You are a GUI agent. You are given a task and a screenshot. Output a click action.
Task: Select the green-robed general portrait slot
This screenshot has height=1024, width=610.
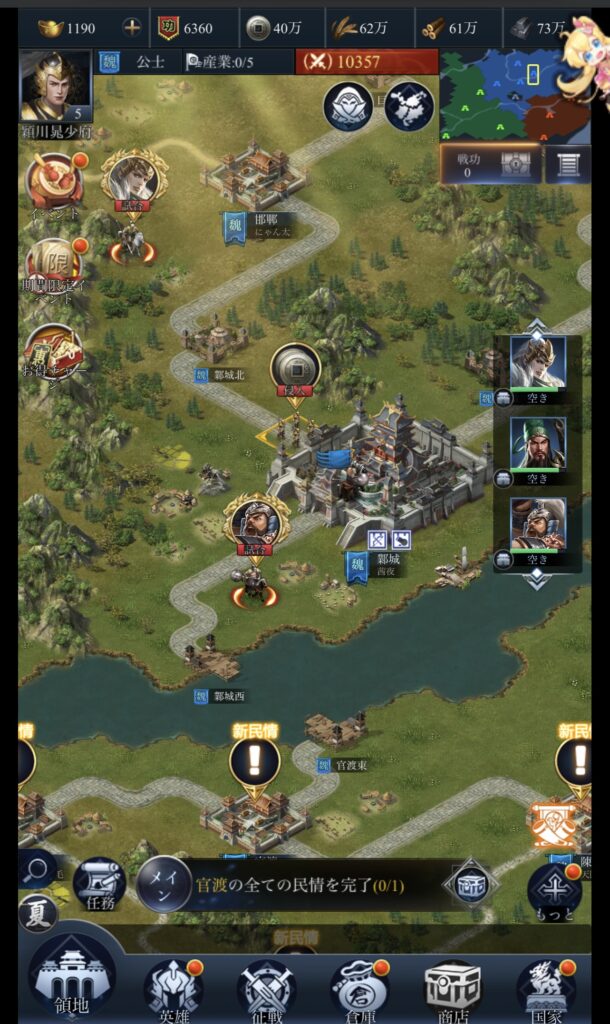click(538, 443)
